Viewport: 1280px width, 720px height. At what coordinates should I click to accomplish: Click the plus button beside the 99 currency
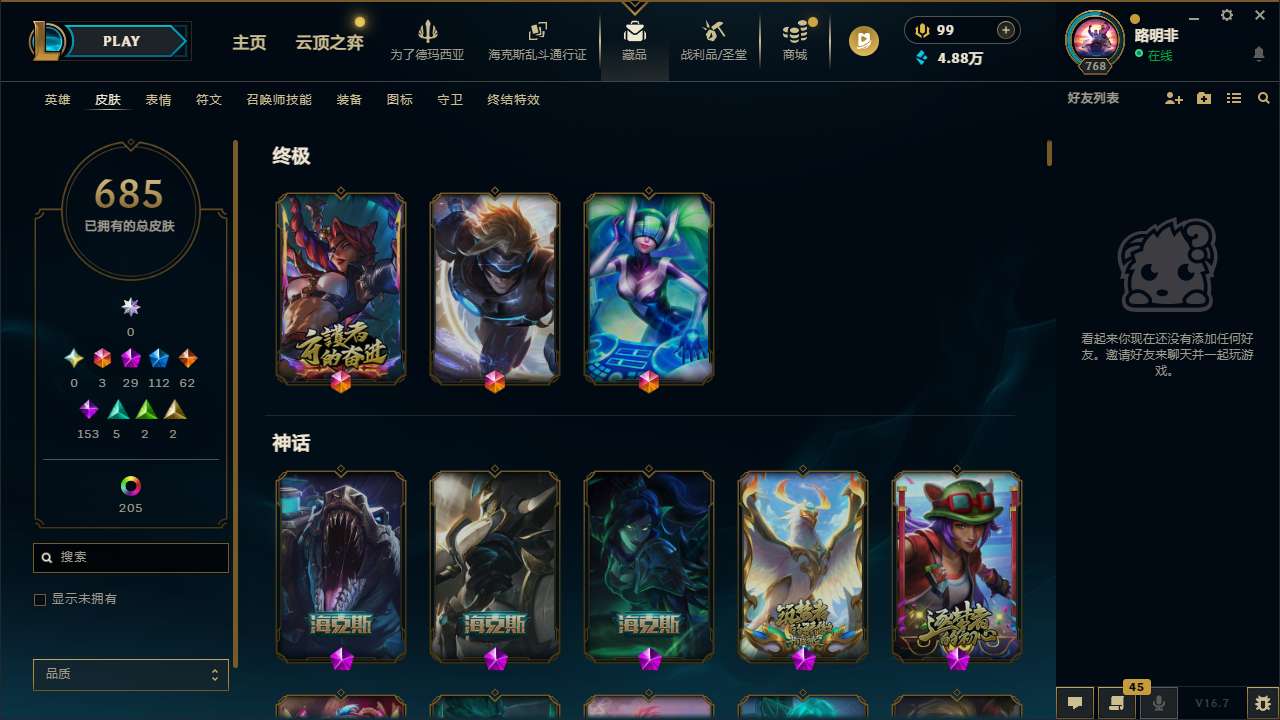(x=1005, y=30)
